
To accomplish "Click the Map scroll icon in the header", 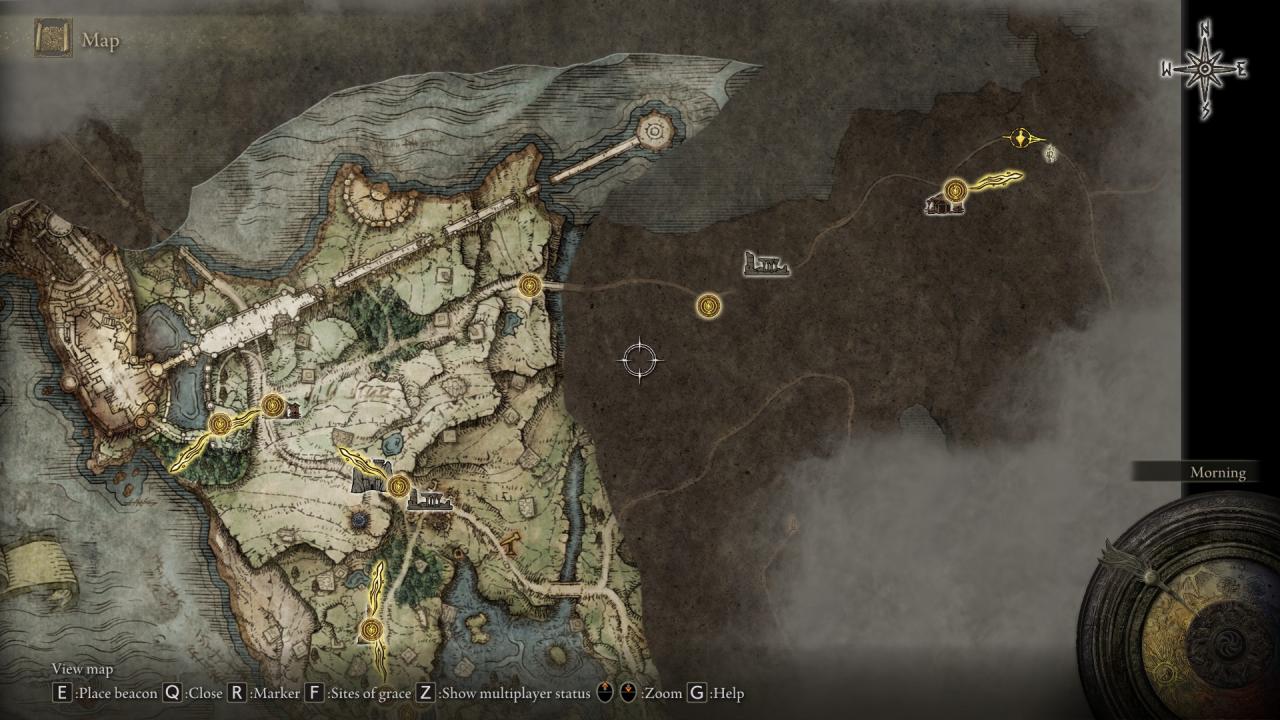I will [52, 39].
